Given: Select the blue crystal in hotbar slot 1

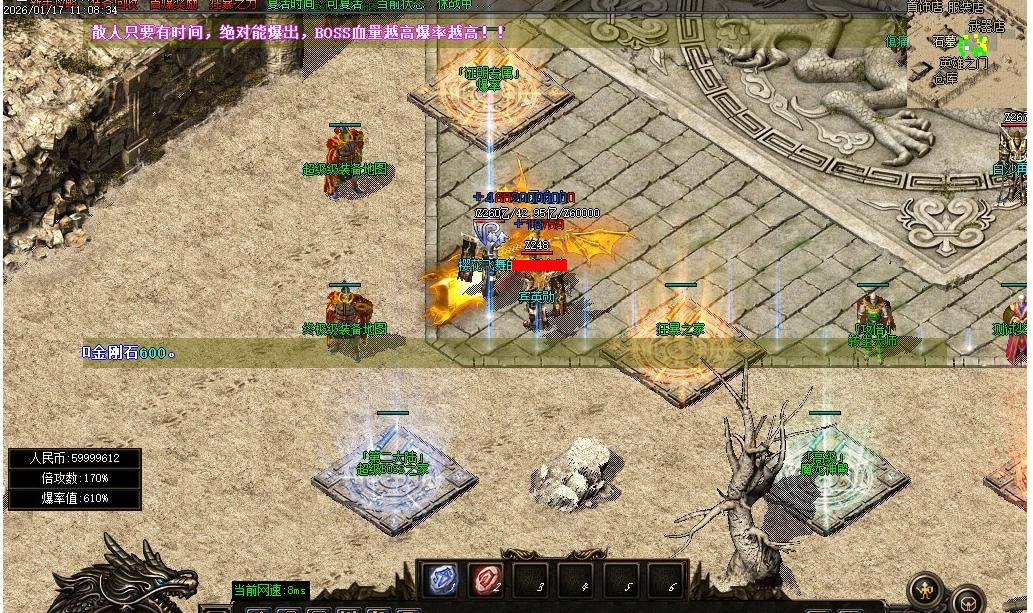Looking at the screenshot, I should coord(442,580).
